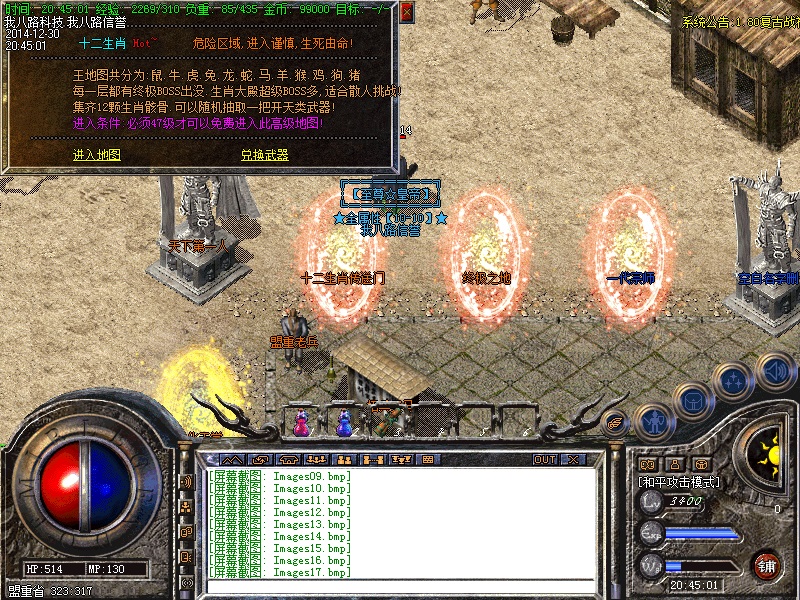Choose the 进入地图 dialogue option
This screenshot has height=600, width=800.
(97, 155)
